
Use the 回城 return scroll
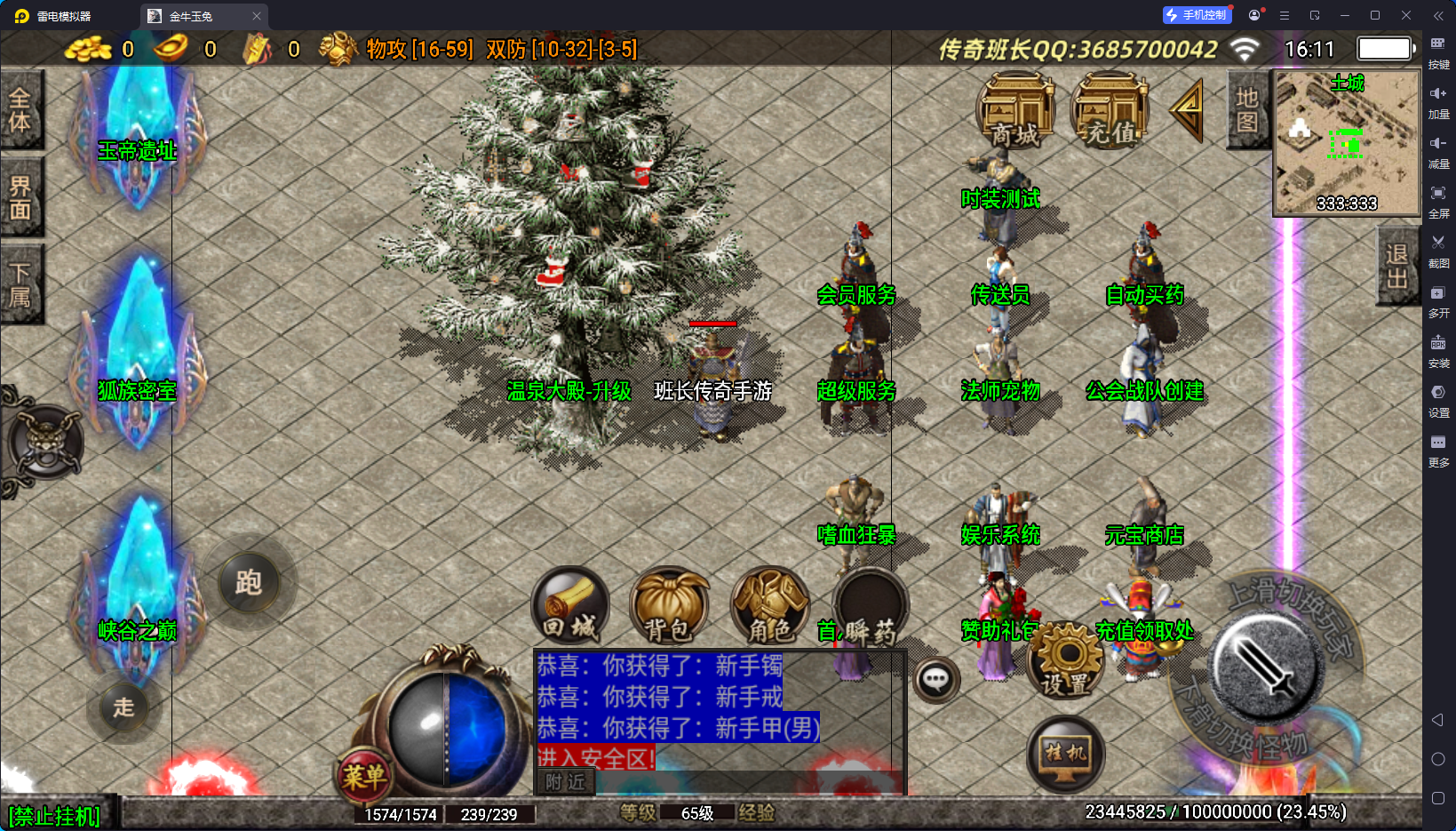(570, 606)
